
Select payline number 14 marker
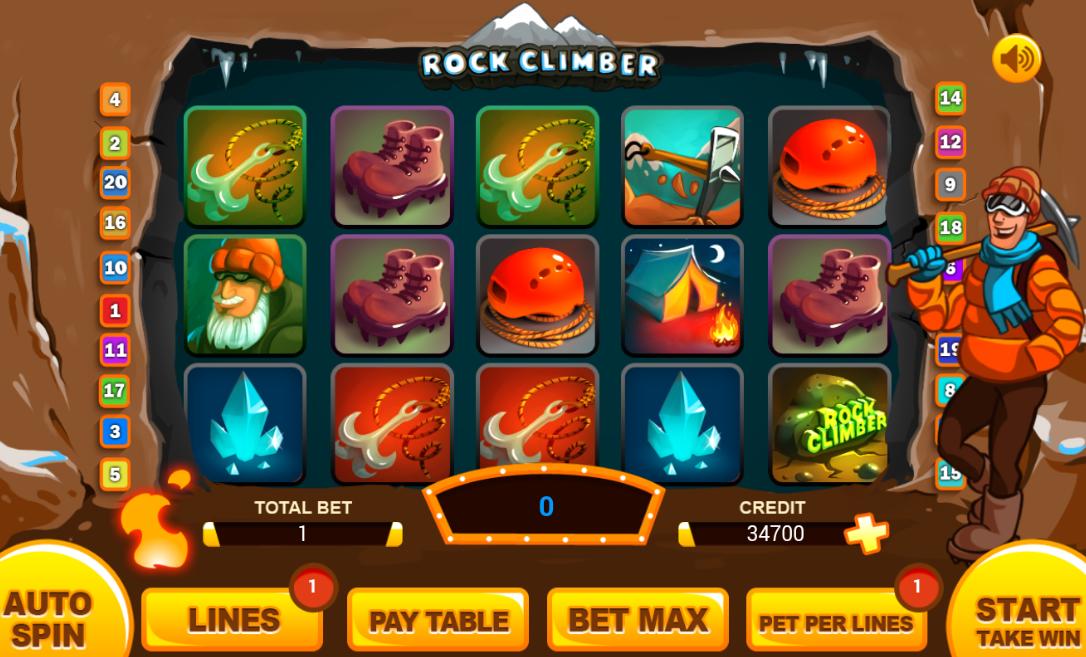tap(950, 98)
